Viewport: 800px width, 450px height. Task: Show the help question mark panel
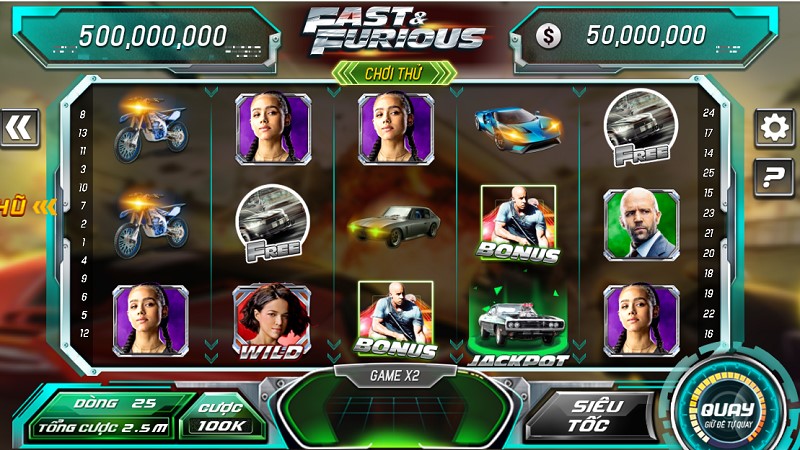click(774, 178)
